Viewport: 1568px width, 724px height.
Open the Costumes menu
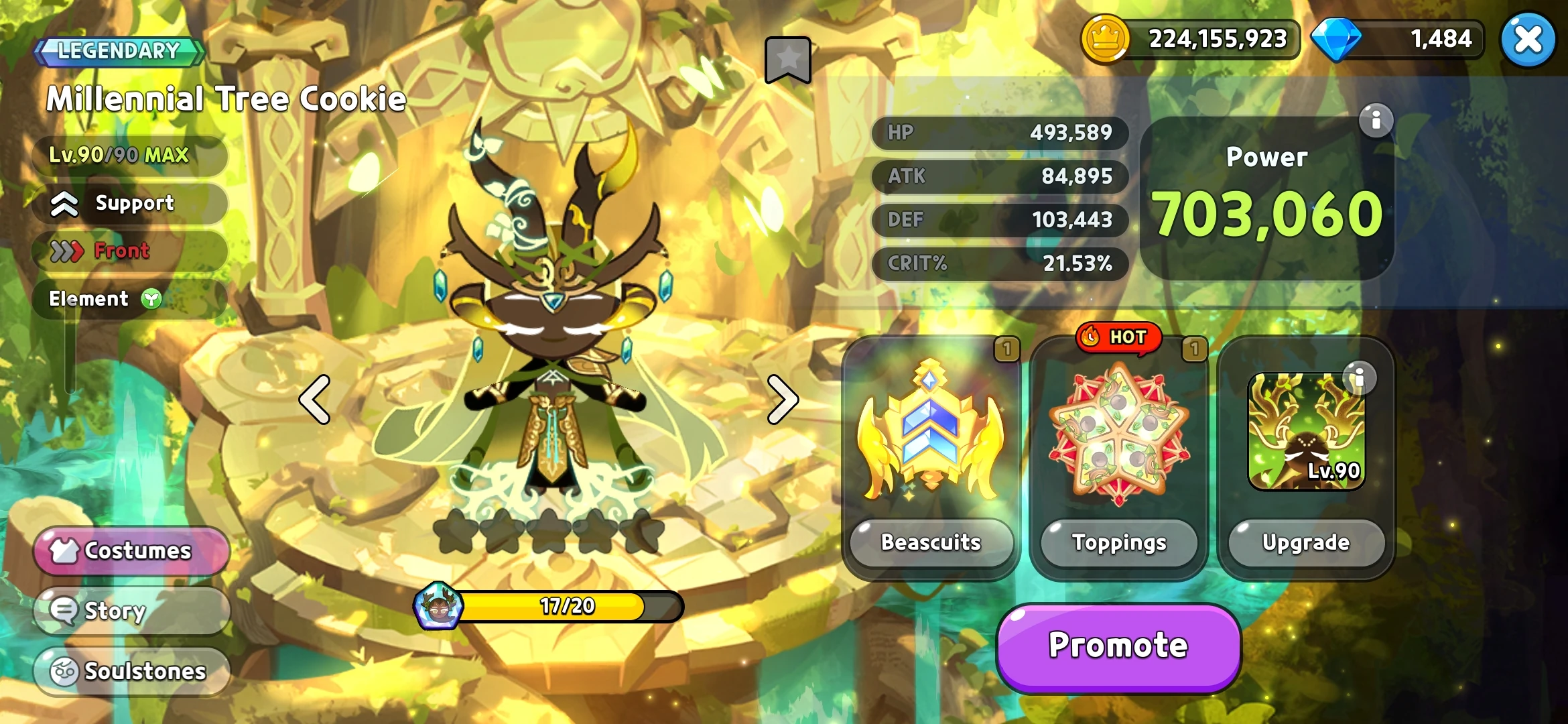[x=131, y=551]
